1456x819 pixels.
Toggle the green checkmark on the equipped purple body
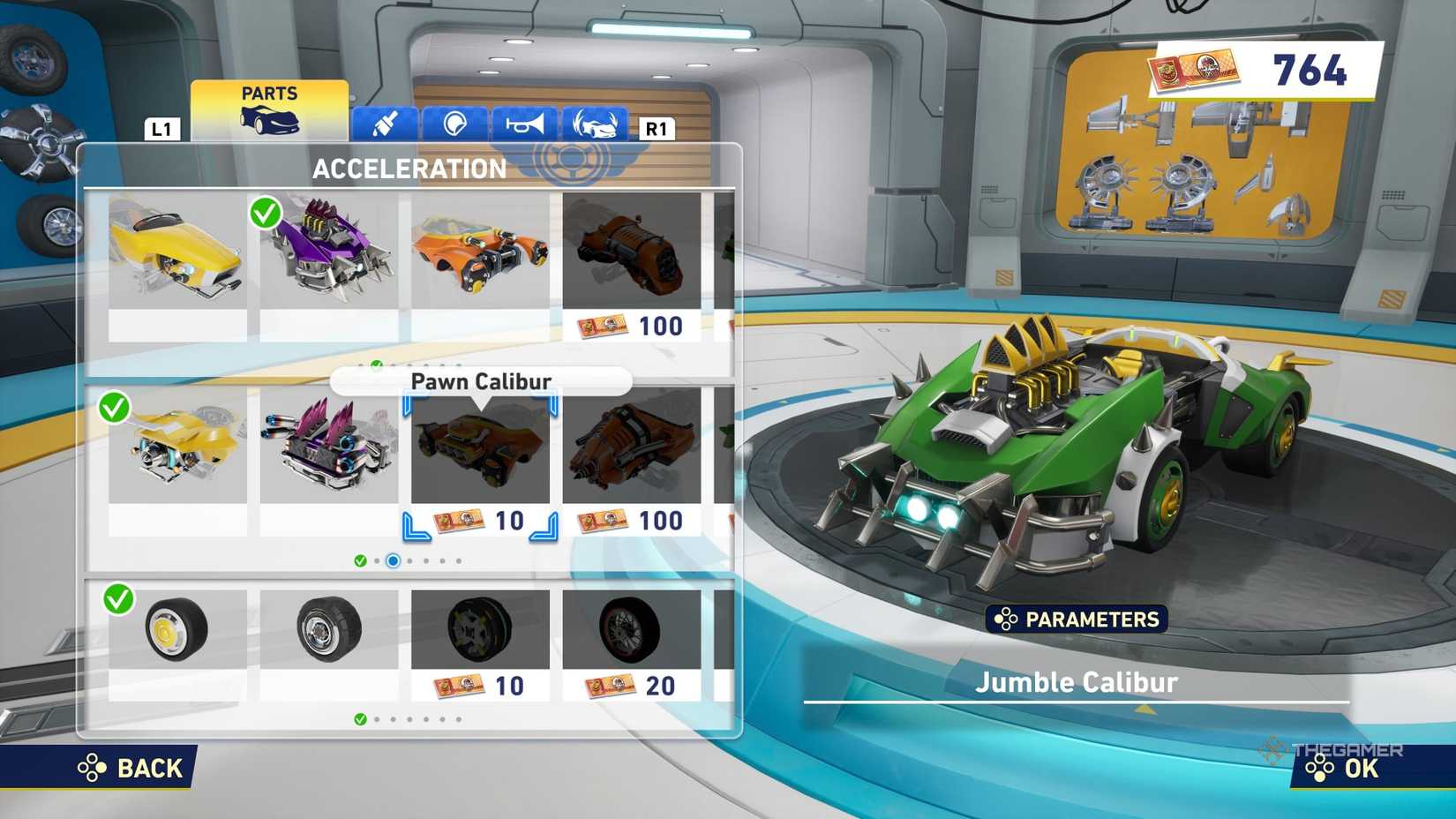click(267, 212)
